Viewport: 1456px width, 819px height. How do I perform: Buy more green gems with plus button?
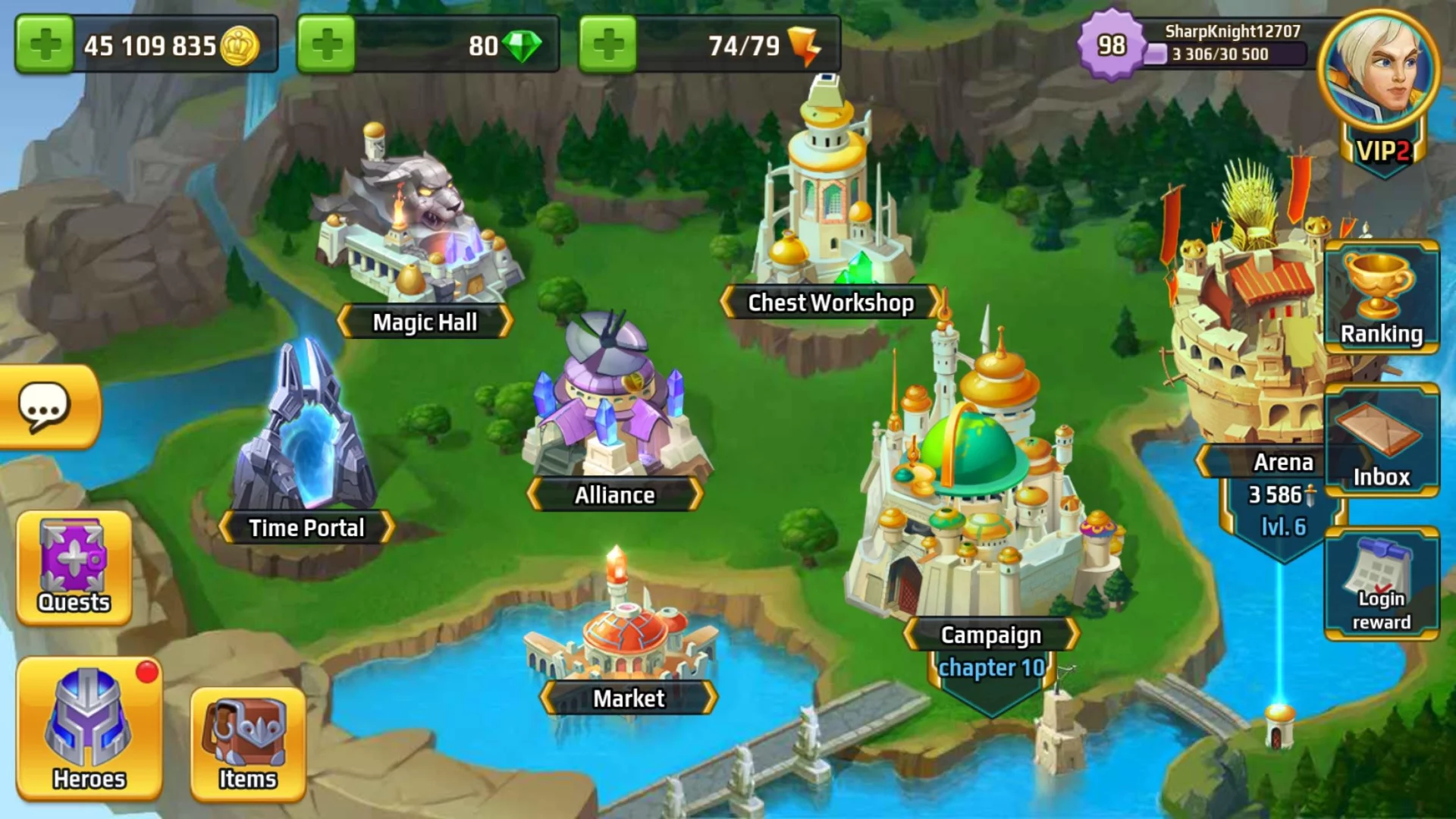click(x=326, y=45)
